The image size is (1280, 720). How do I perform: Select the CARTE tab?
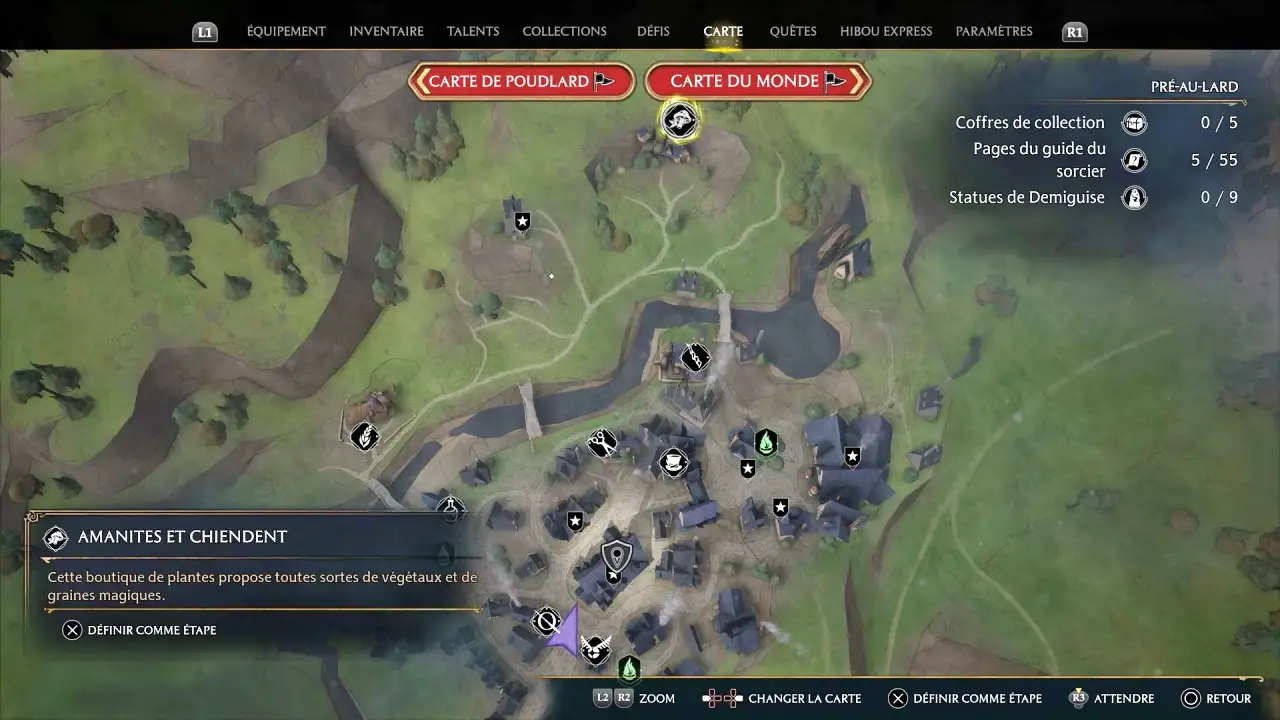pyautogui.click(x=723, y=31)
